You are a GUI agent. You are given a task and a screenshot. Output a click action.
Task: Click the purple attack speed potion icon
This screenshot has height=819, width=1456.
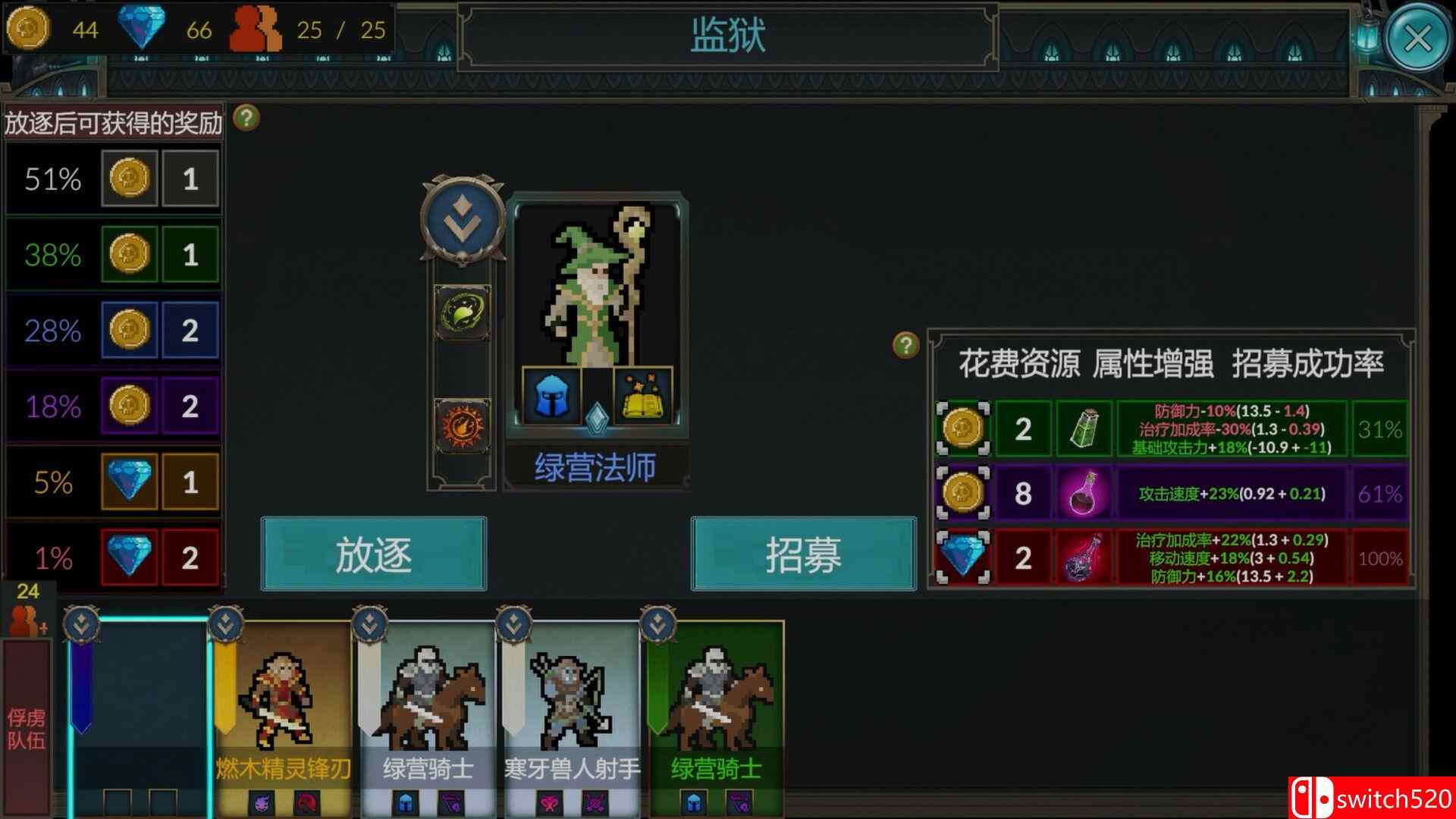point(1083,494)
